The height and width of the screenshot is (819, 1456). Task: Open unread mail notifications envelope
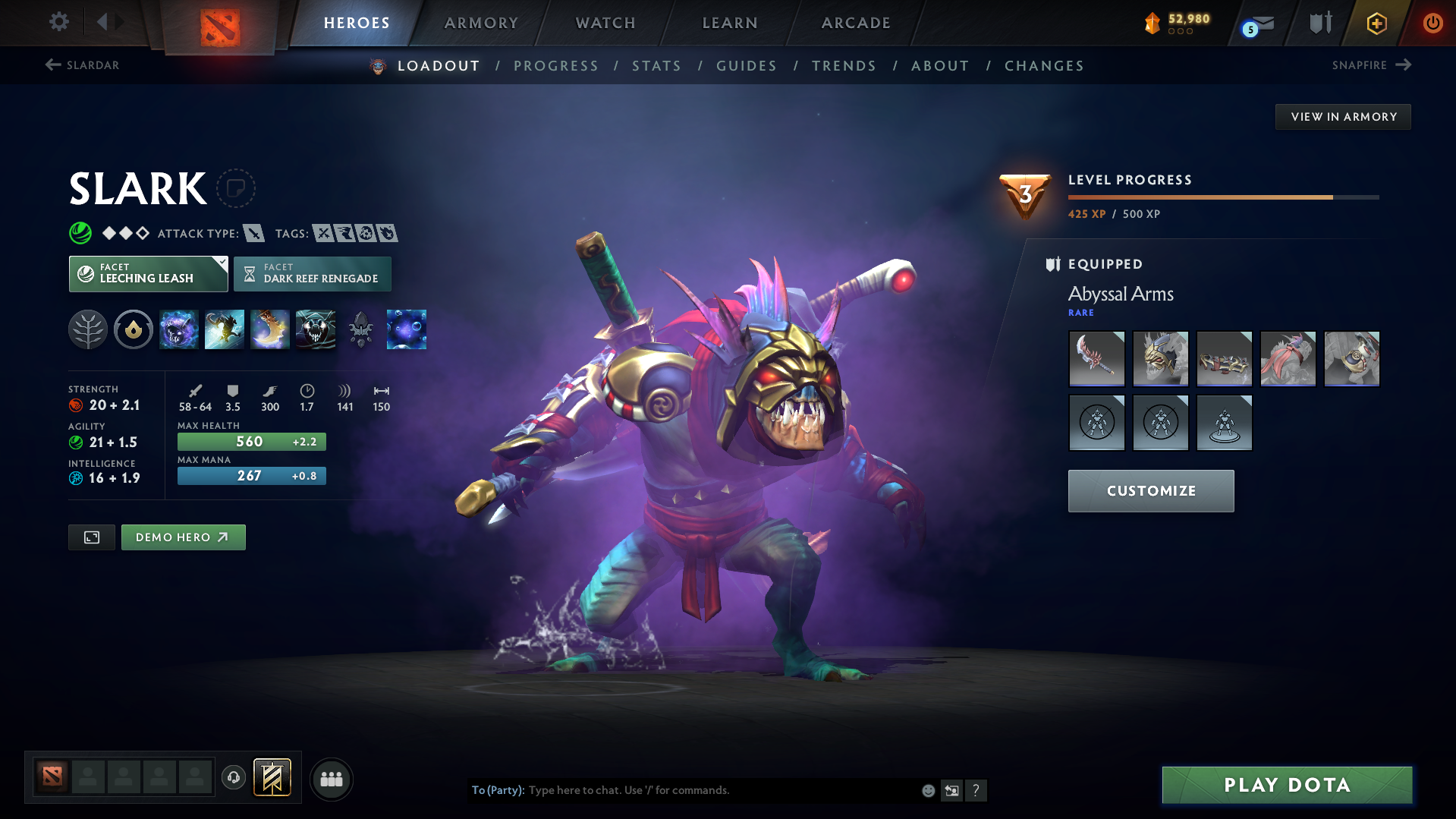1256,23
